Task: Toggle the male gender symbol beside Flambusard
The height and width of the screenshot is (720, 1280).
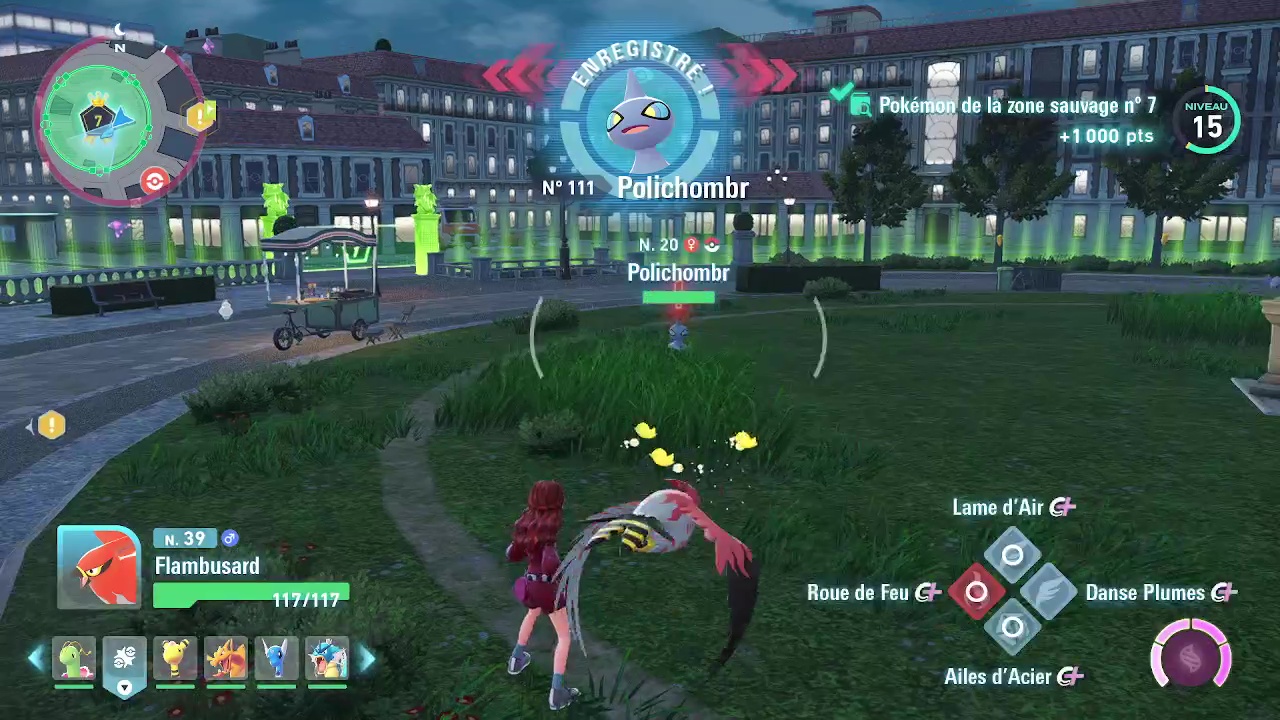Action: coord(231,539)
